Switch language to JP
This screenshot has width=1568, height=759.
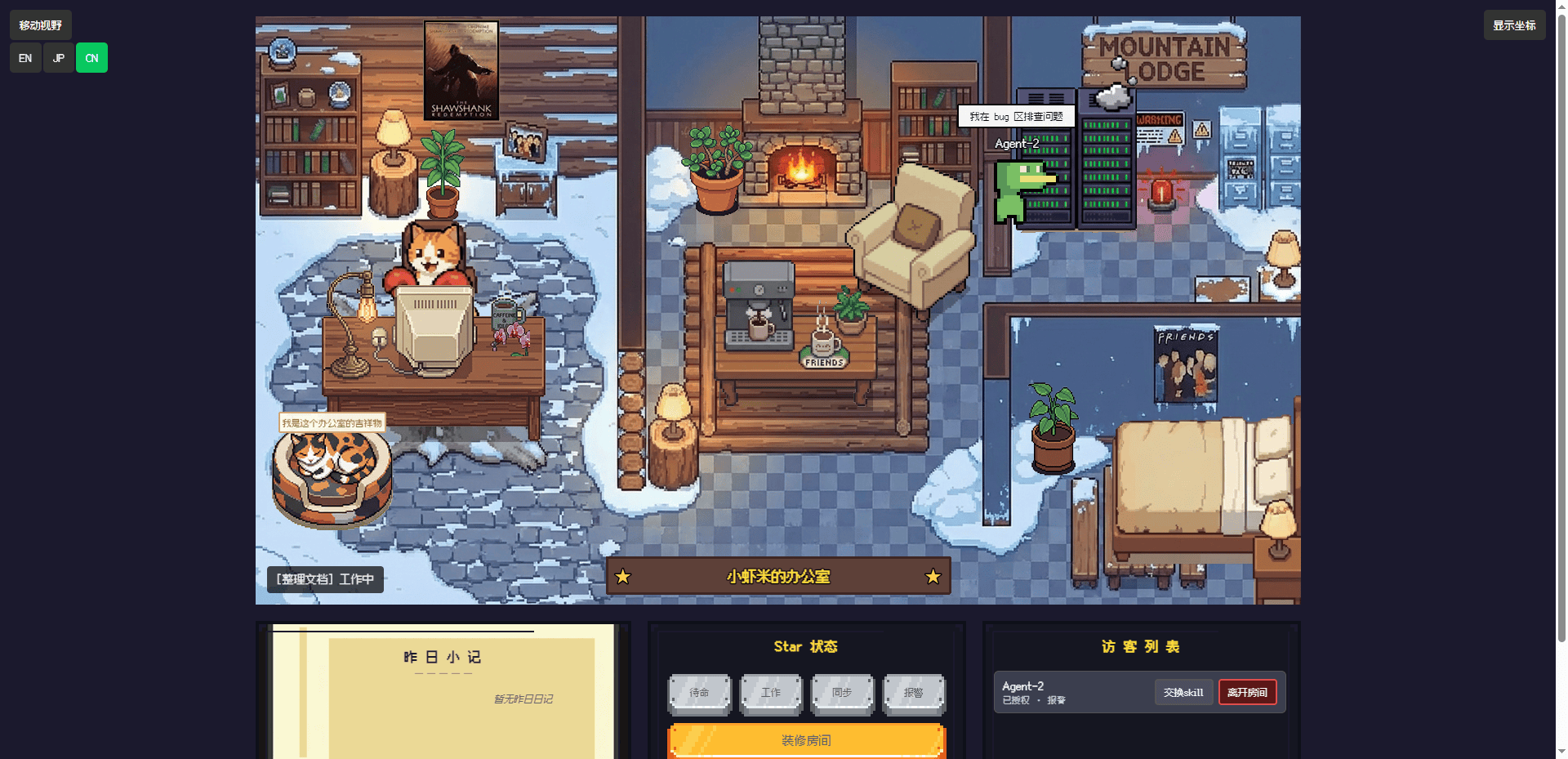[58, 58]
